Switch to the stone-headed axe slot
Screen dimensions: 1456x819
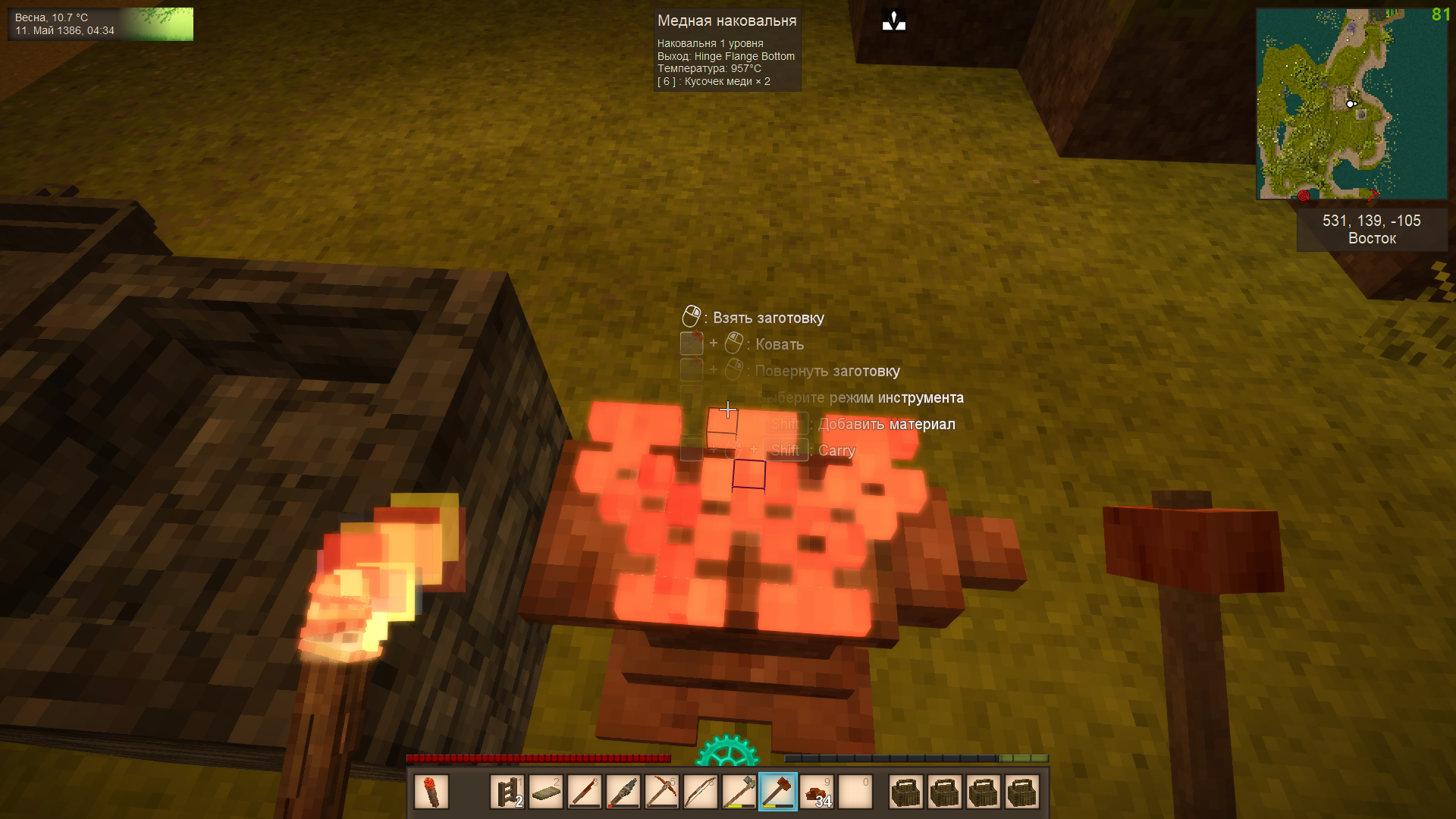[739, 792]
